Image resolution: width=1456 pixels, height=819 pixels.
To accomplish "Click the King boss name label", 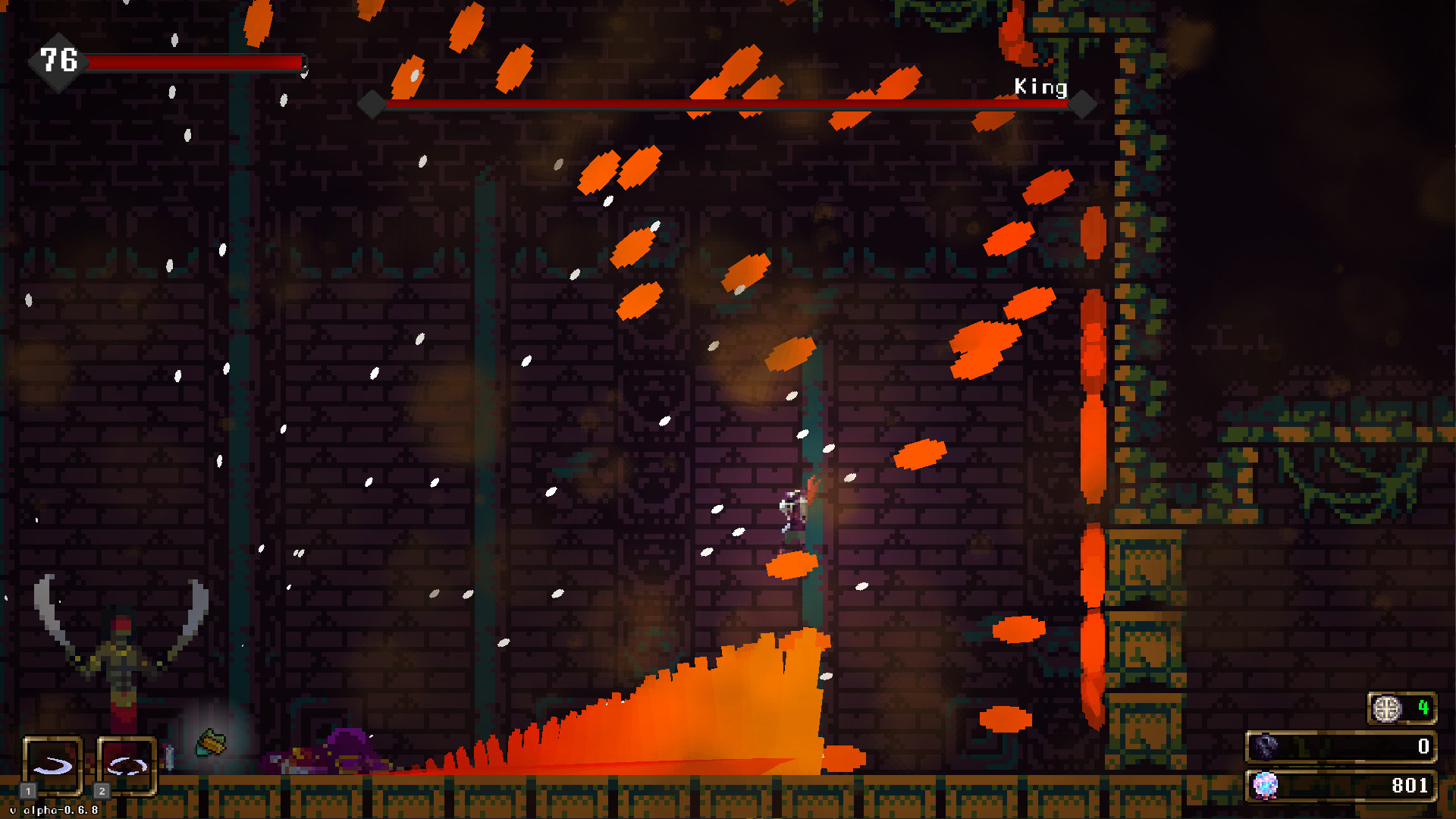I will coord(1043,87).
